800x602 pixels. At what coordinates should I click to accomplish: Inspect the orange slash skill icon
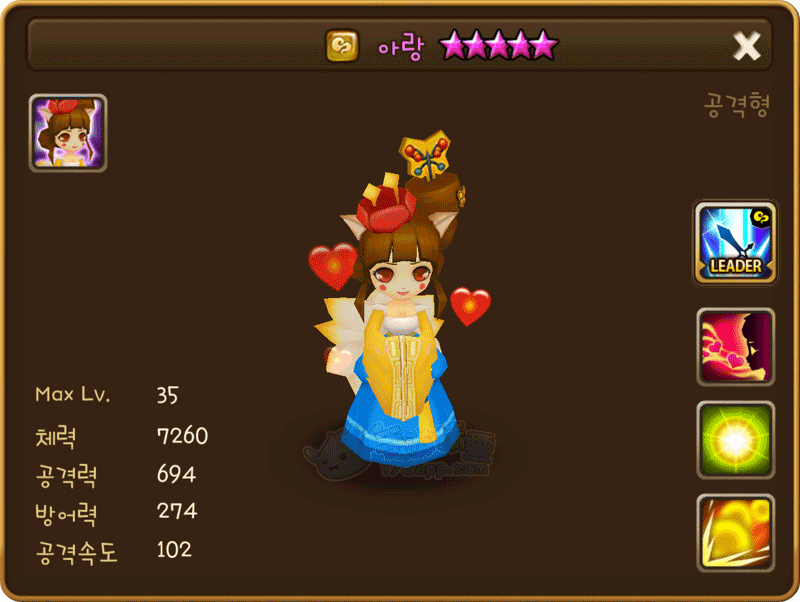[x=736, y=532]
